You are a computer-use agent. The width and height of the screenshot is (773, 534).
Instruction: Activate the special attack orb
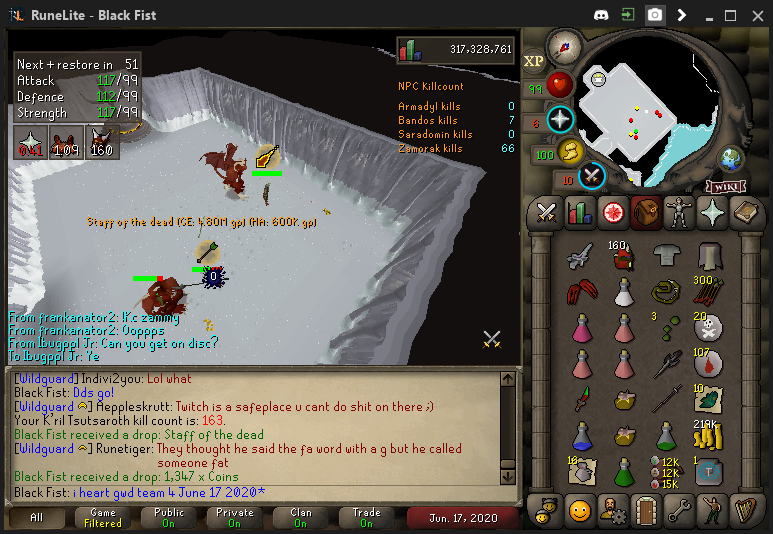click(x=593, y=175)
